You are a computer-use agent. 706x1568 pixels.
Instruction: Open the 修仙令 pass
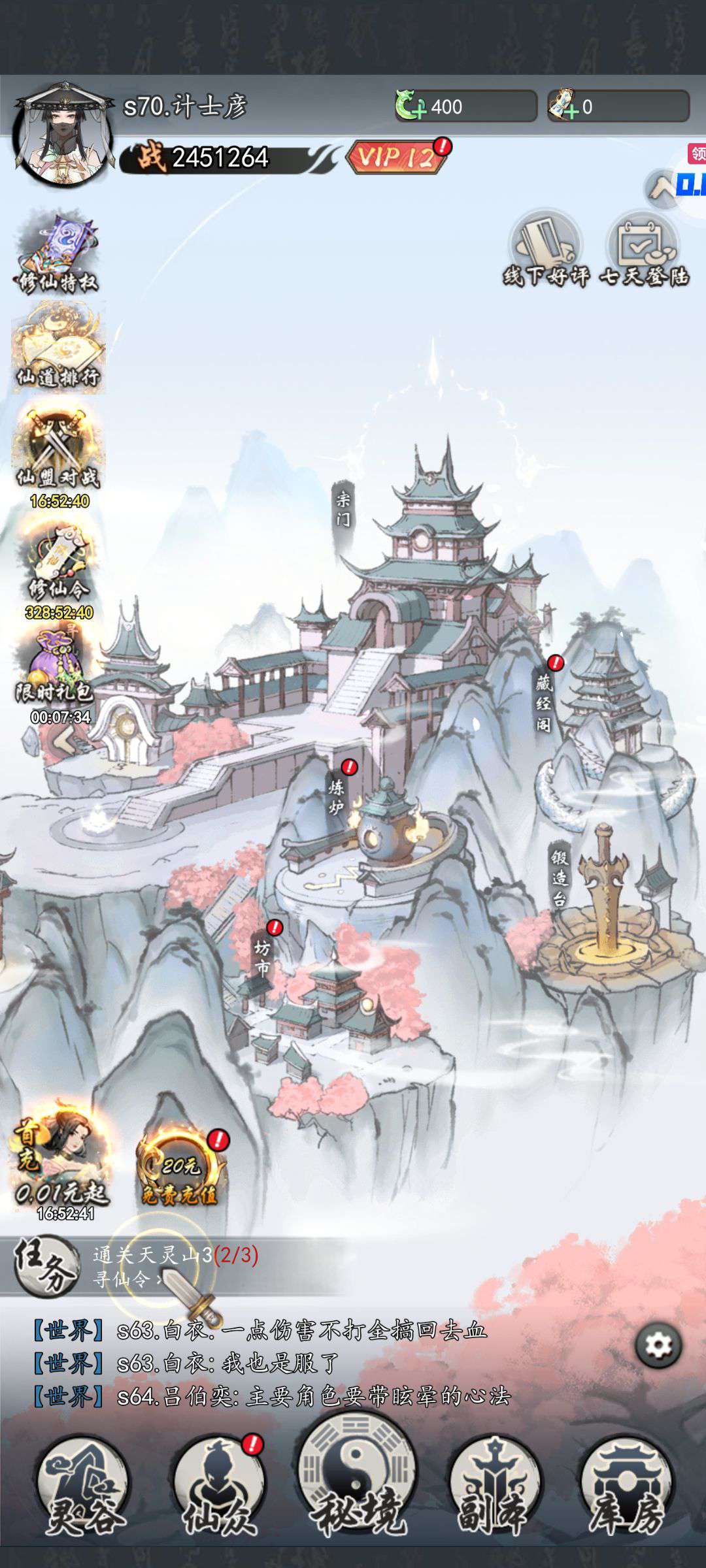(58, 563)
